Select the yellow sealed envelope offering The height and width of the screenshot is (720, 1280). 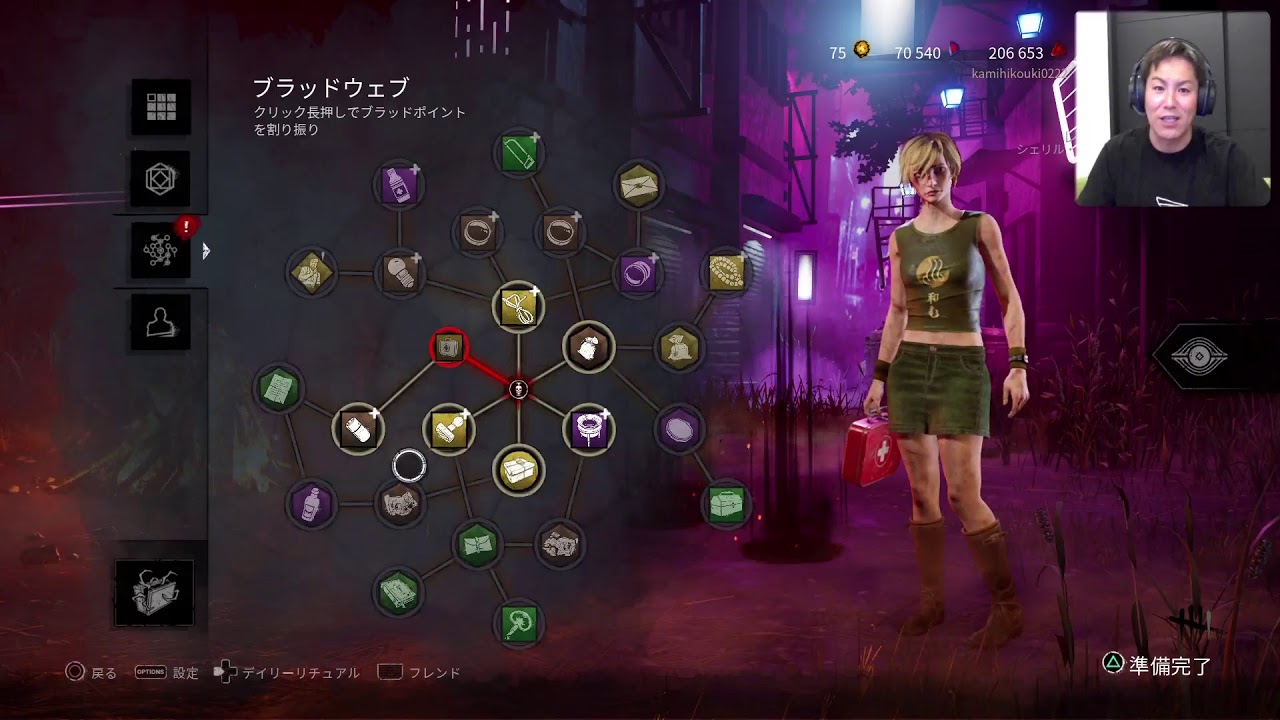(x=638, y=184)
